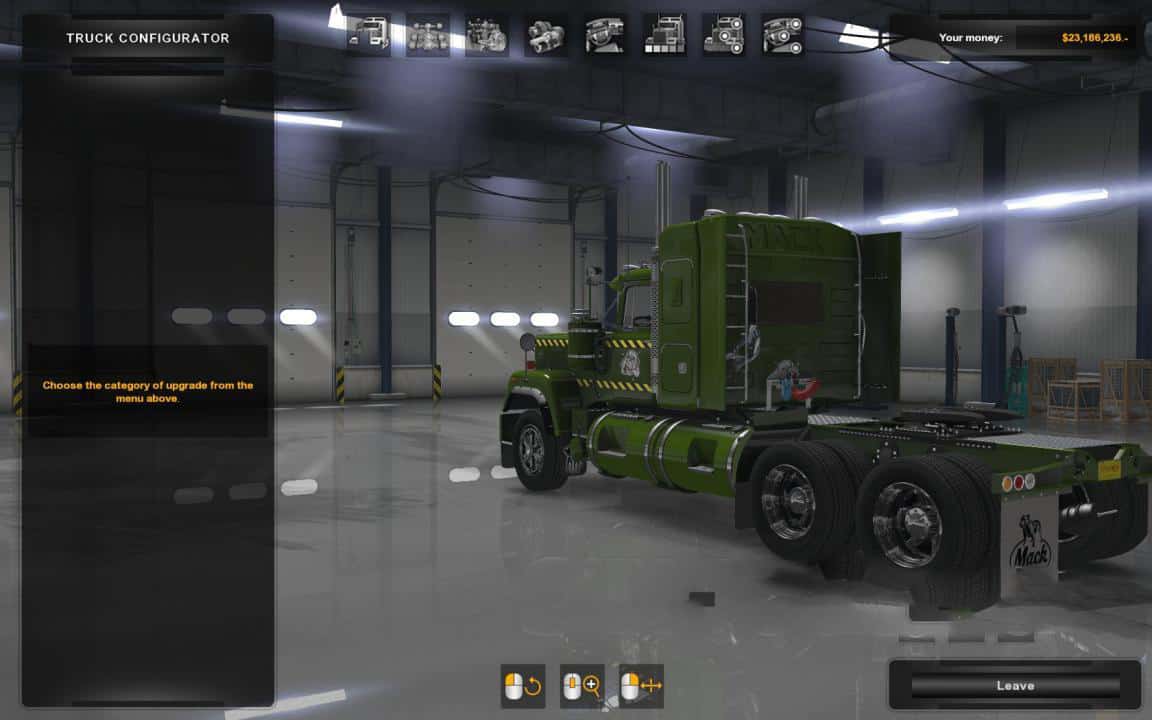Choose the truck accessories icon with side-view truck
Screen dimensions: 1152x720
point(723,35)
